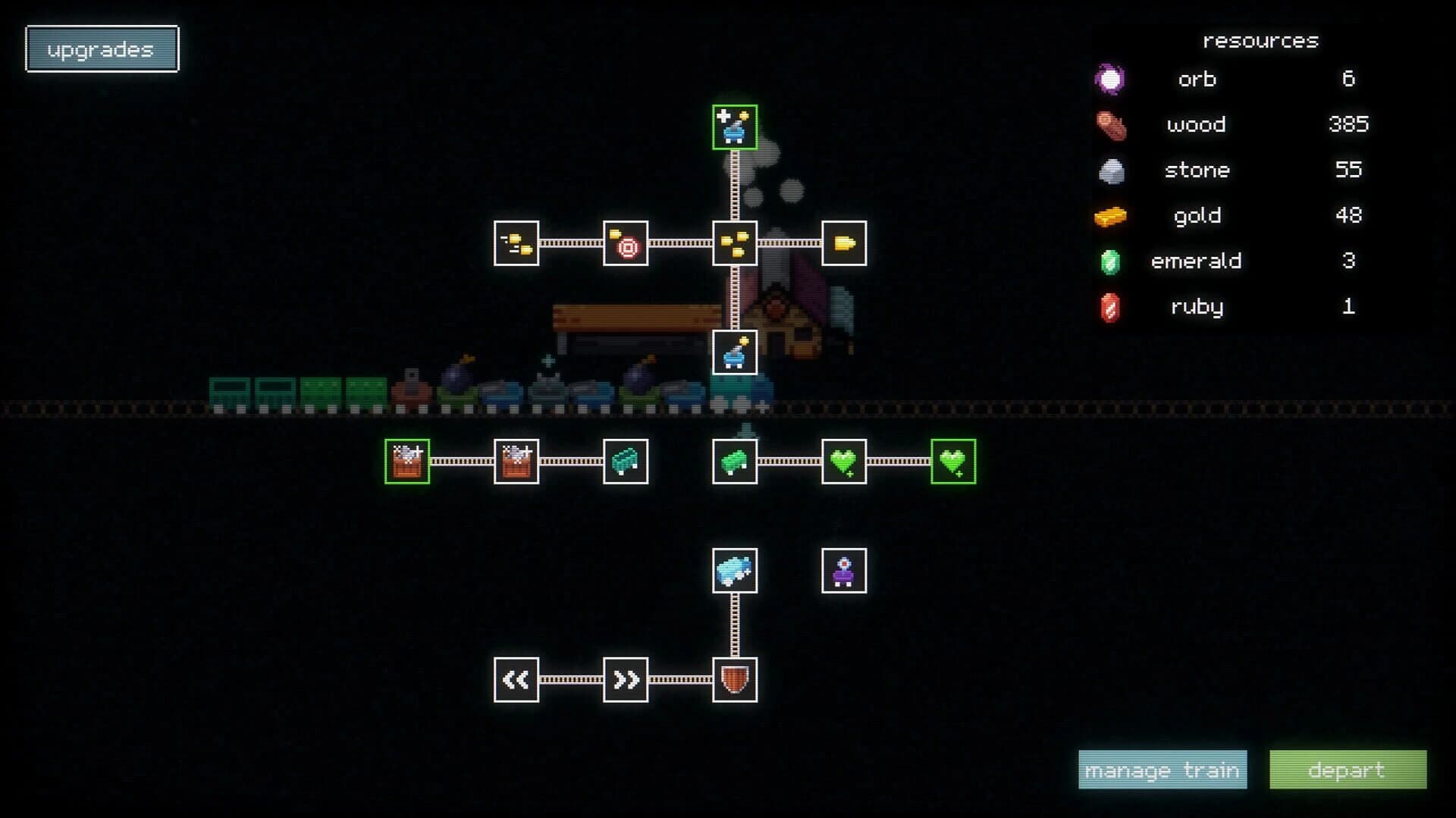This screenshot has height=818, width=1456.
Task: Select the red target upgrade node
Action: coord(625,243)
